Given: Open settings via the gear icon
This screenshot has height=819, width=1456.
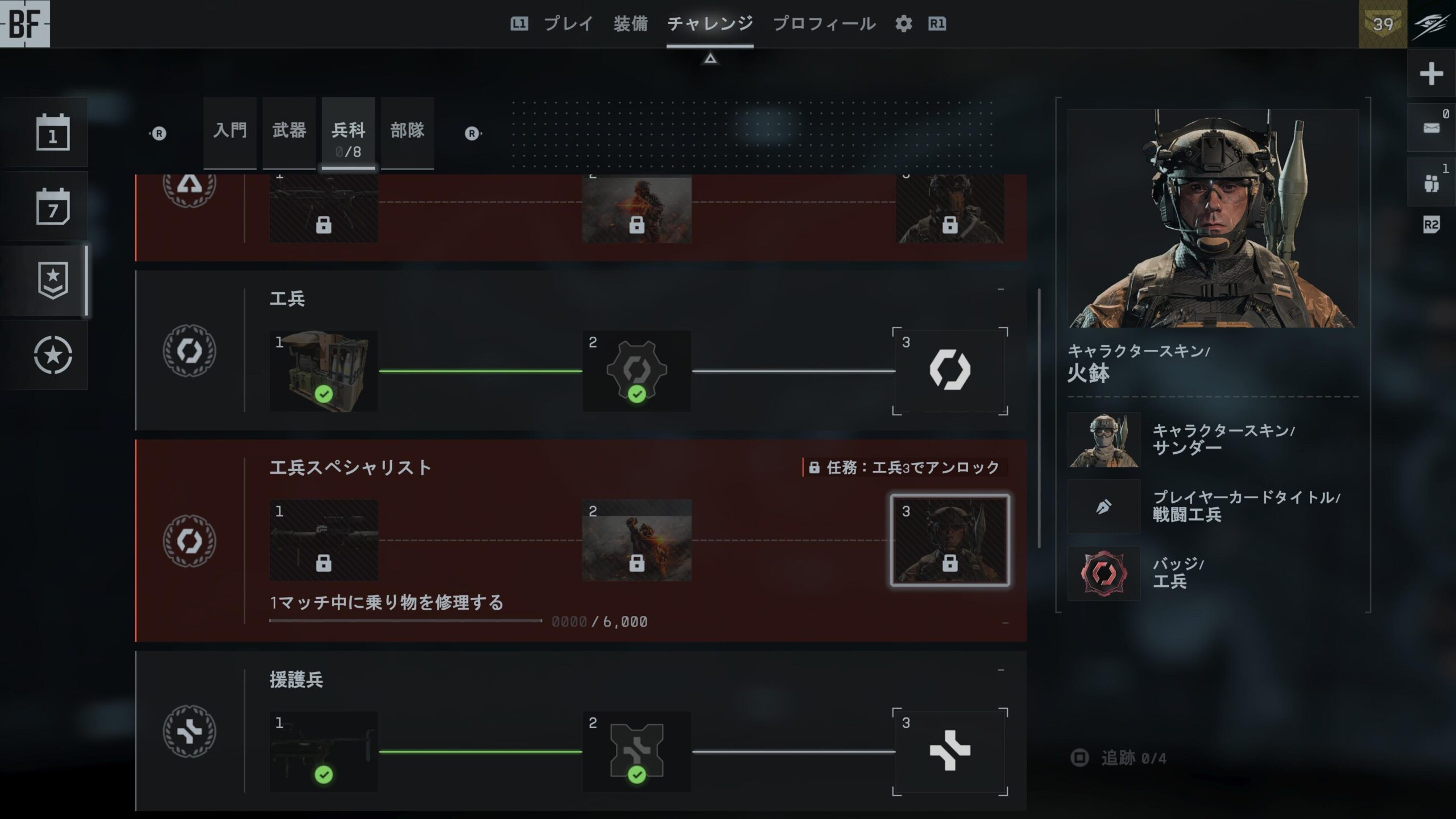Looking at the screenshot, I should 903,24.
